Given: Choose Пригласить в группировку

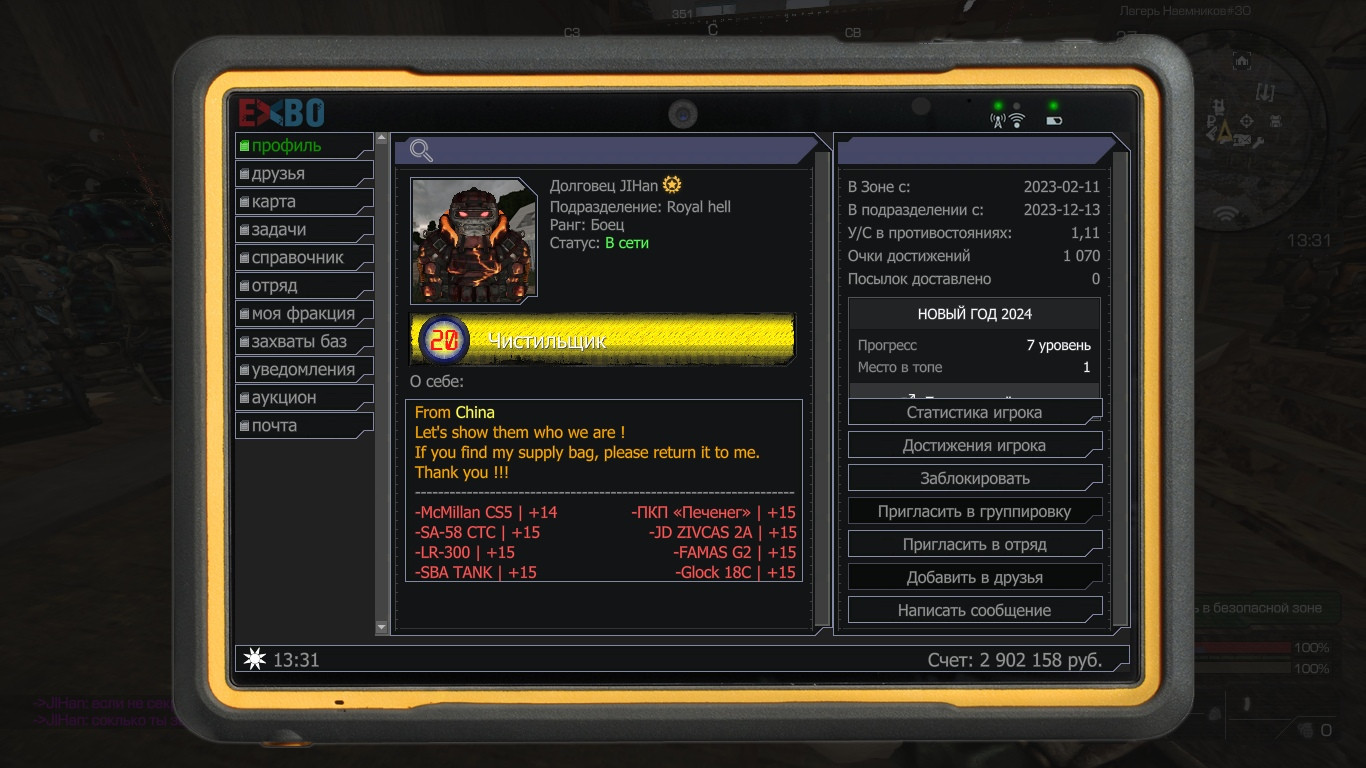Looking at the screenshot, I should [x=974, y=511].
